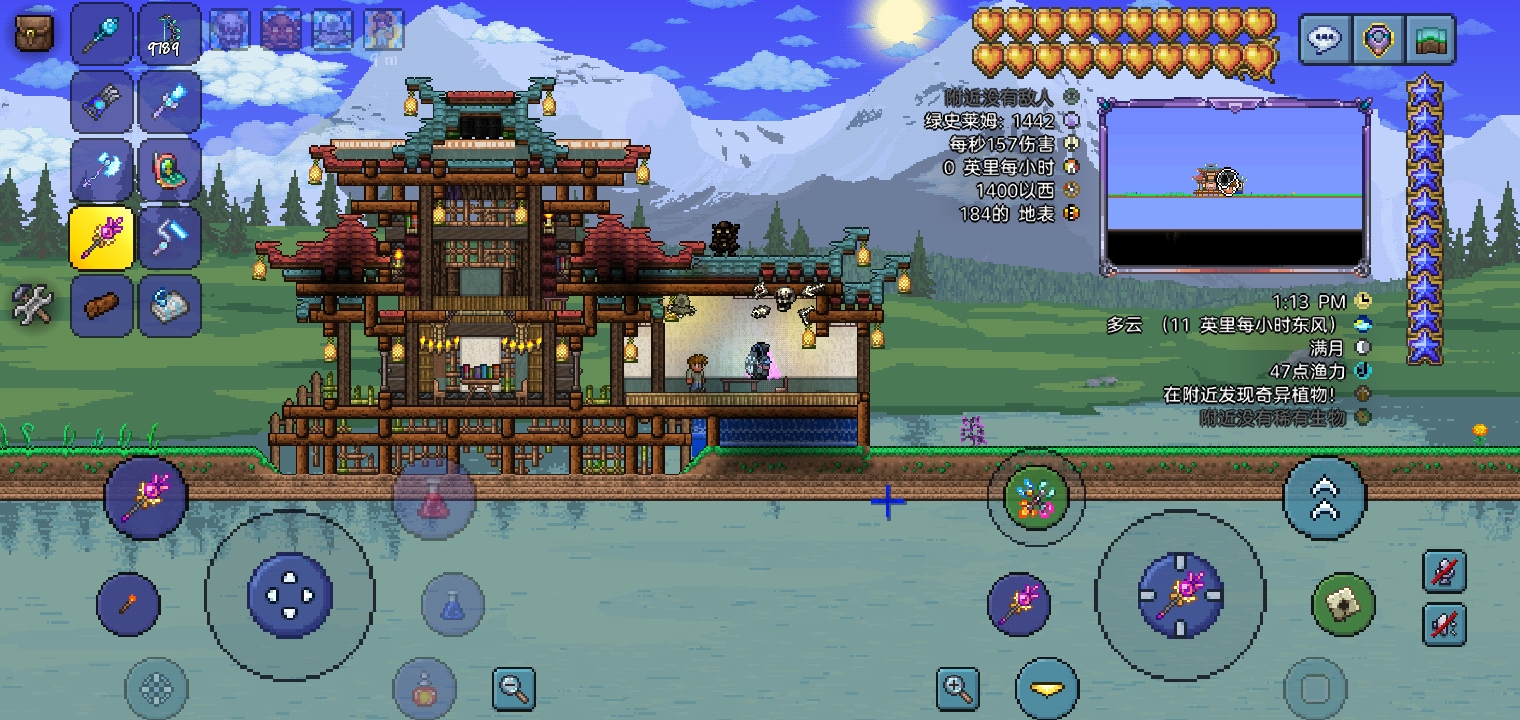
Task: Choose the paint roller hotbar slot
Action: point(169,237)
